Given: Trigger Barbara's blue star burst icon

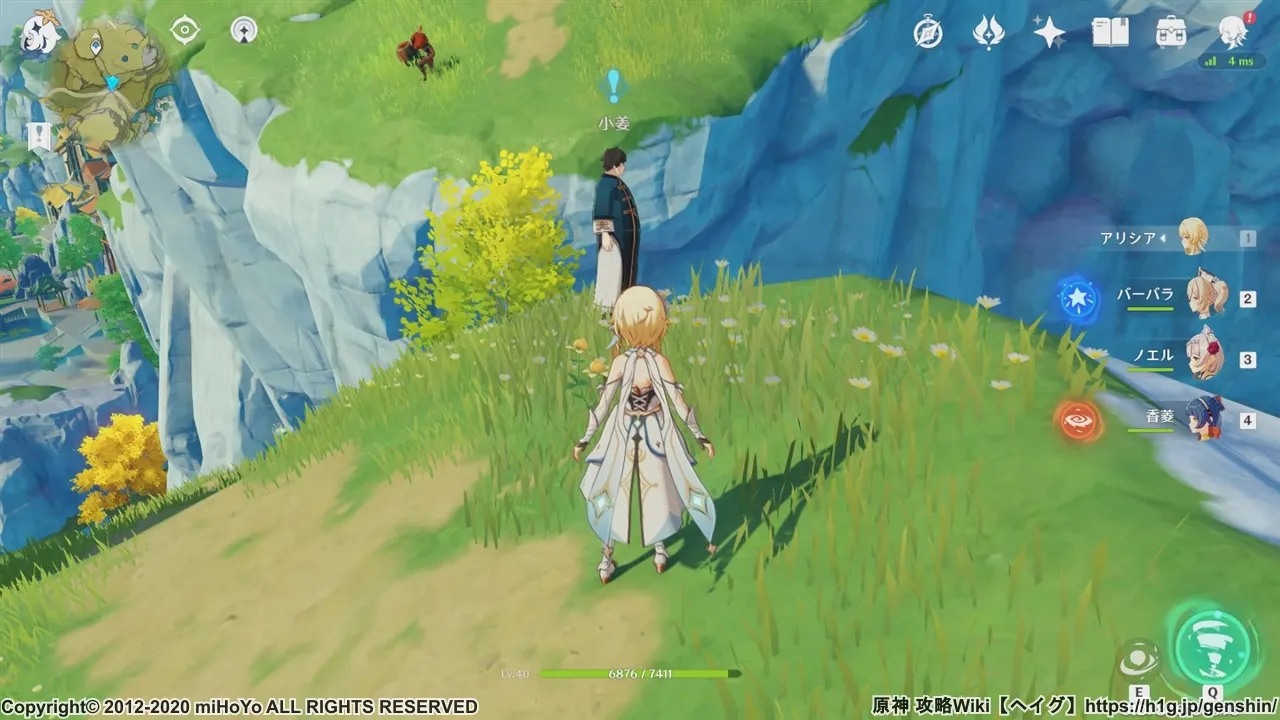Looking at the screenshot, I should 1078,298.
